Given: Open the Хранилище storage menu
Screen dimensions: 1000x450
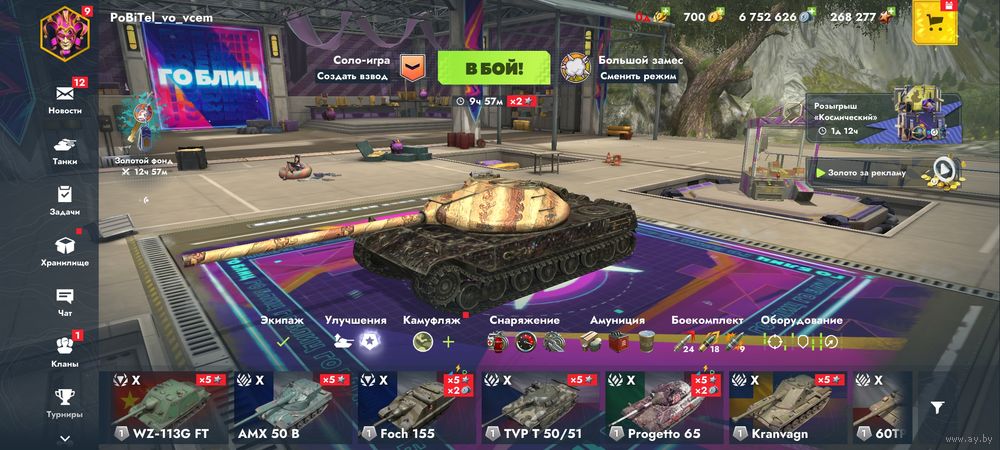Looking at the screenshot, I should [65, 250].
